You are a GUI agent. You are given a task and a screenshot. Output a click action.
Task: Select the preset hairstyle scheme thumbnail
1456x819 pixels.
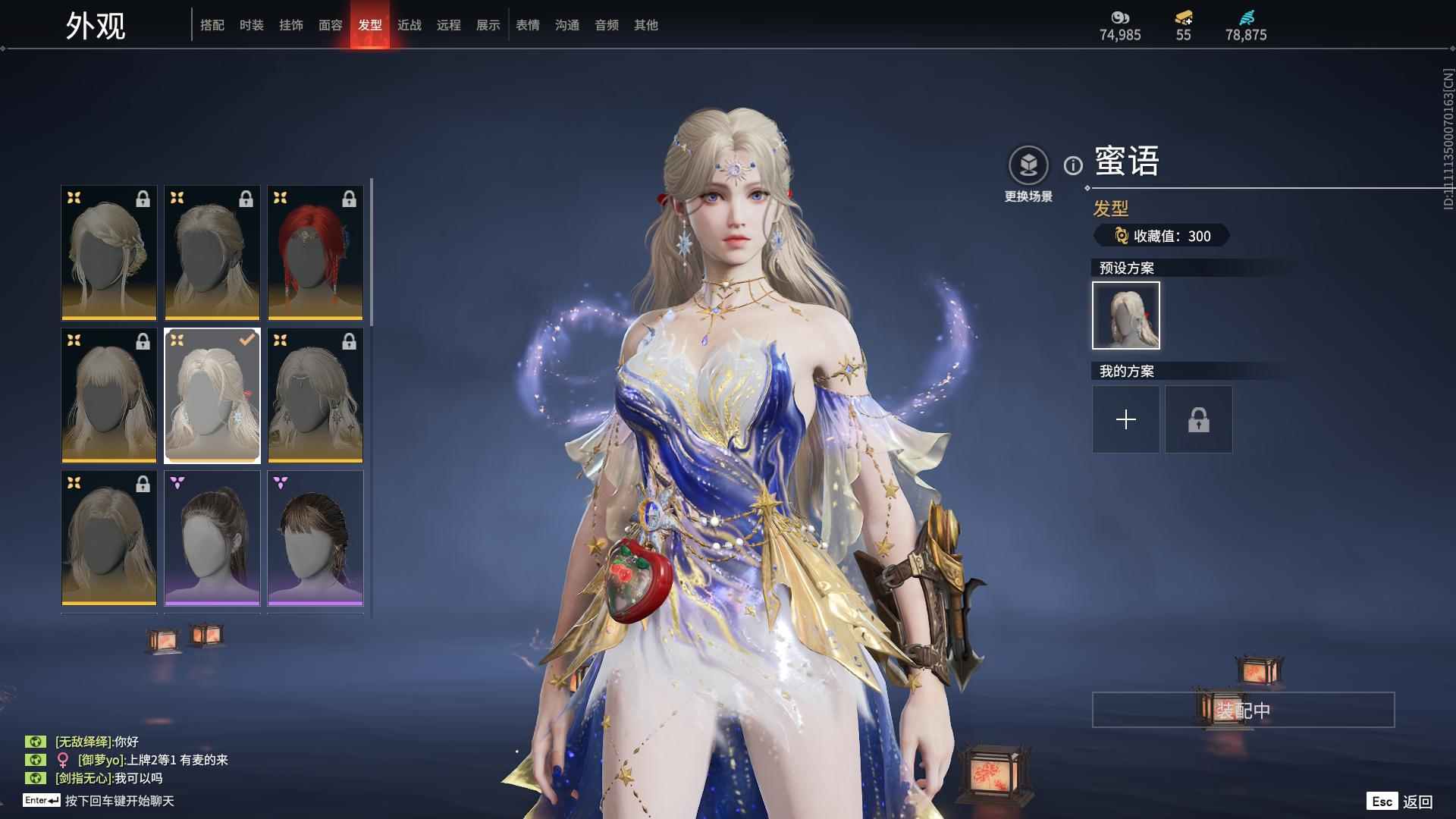tap(1125, 315)
